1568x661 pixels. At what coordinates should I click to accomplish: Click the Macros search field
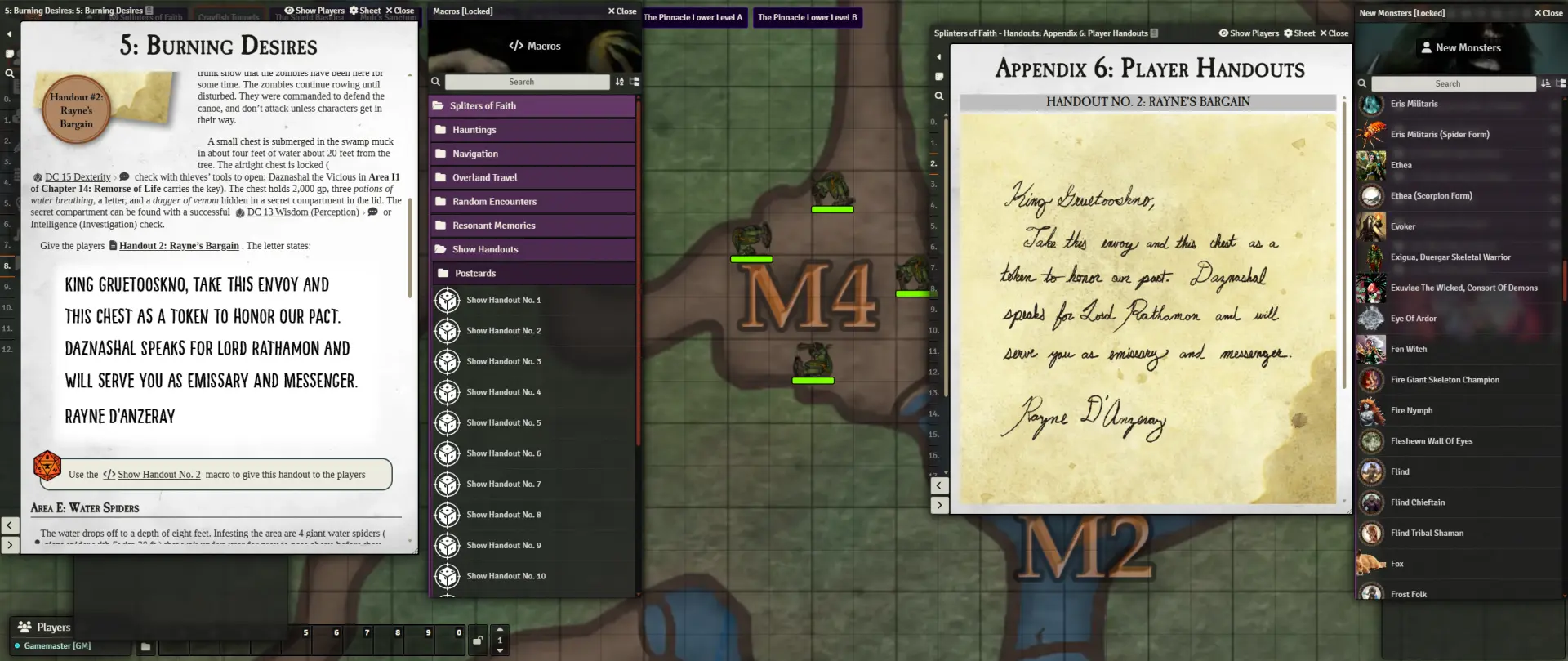point(527,82)
